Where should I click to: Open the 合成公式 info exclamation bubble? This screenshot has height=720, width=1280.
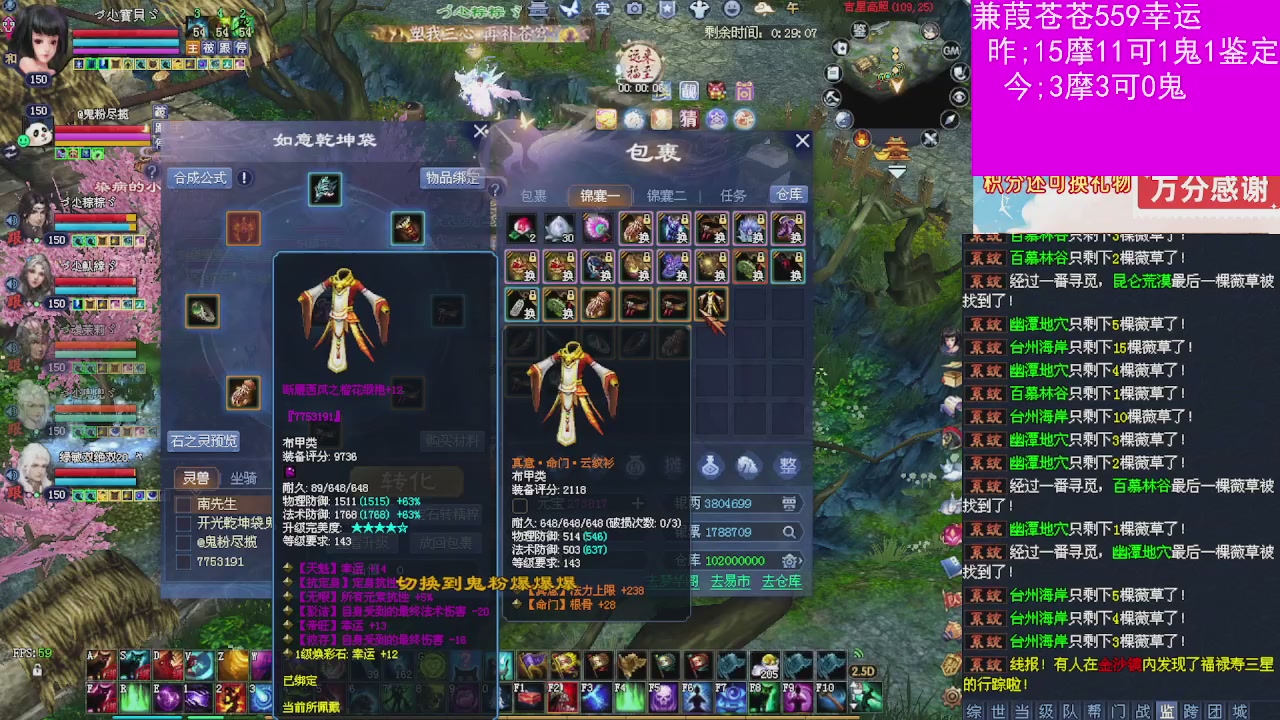click(242, 177)
